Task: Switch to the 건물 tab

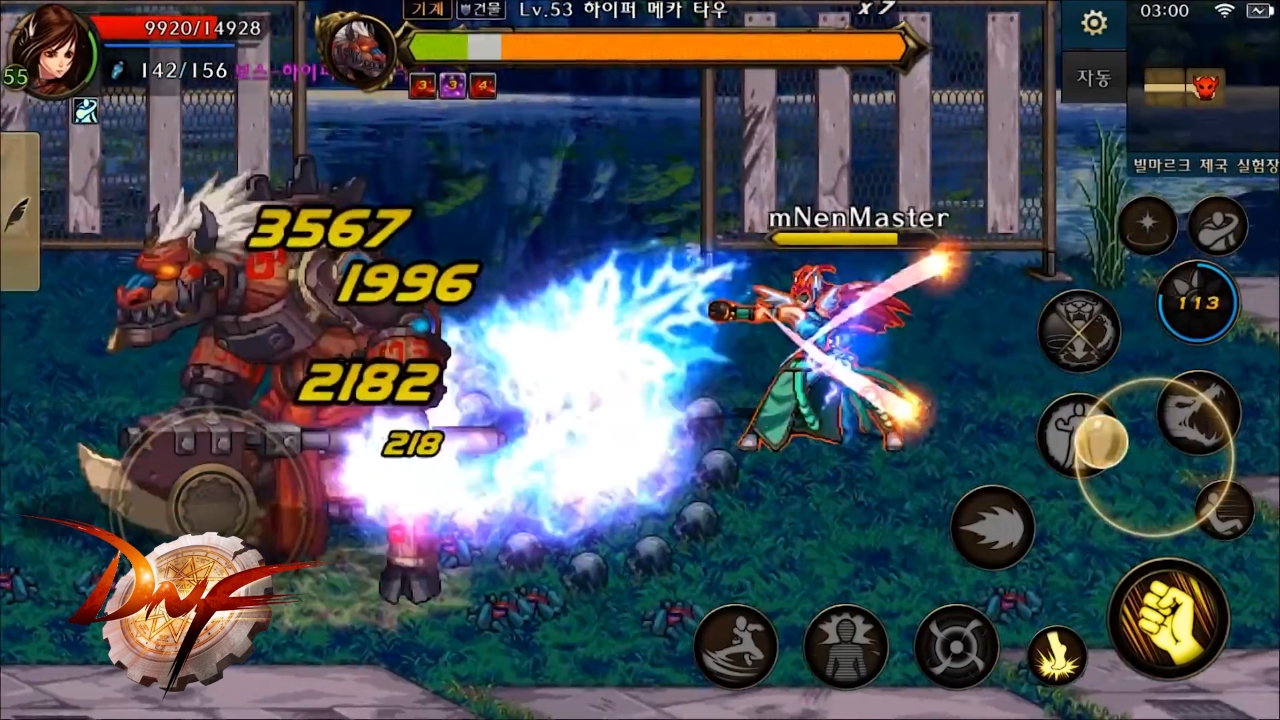Action: (478, 10)
